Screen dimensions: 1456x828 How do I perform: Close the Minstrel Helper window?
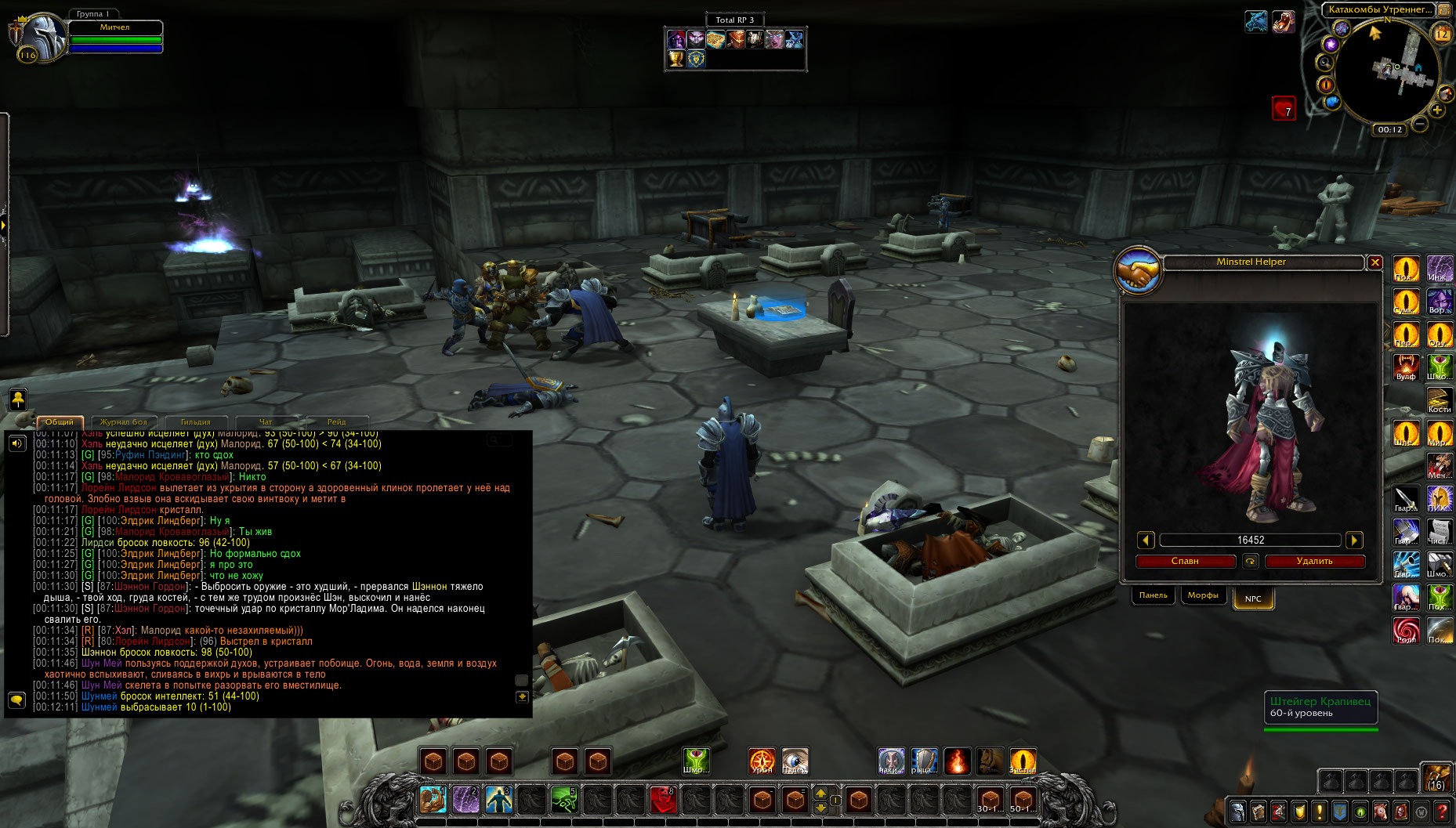click(x=1375, y=262)
